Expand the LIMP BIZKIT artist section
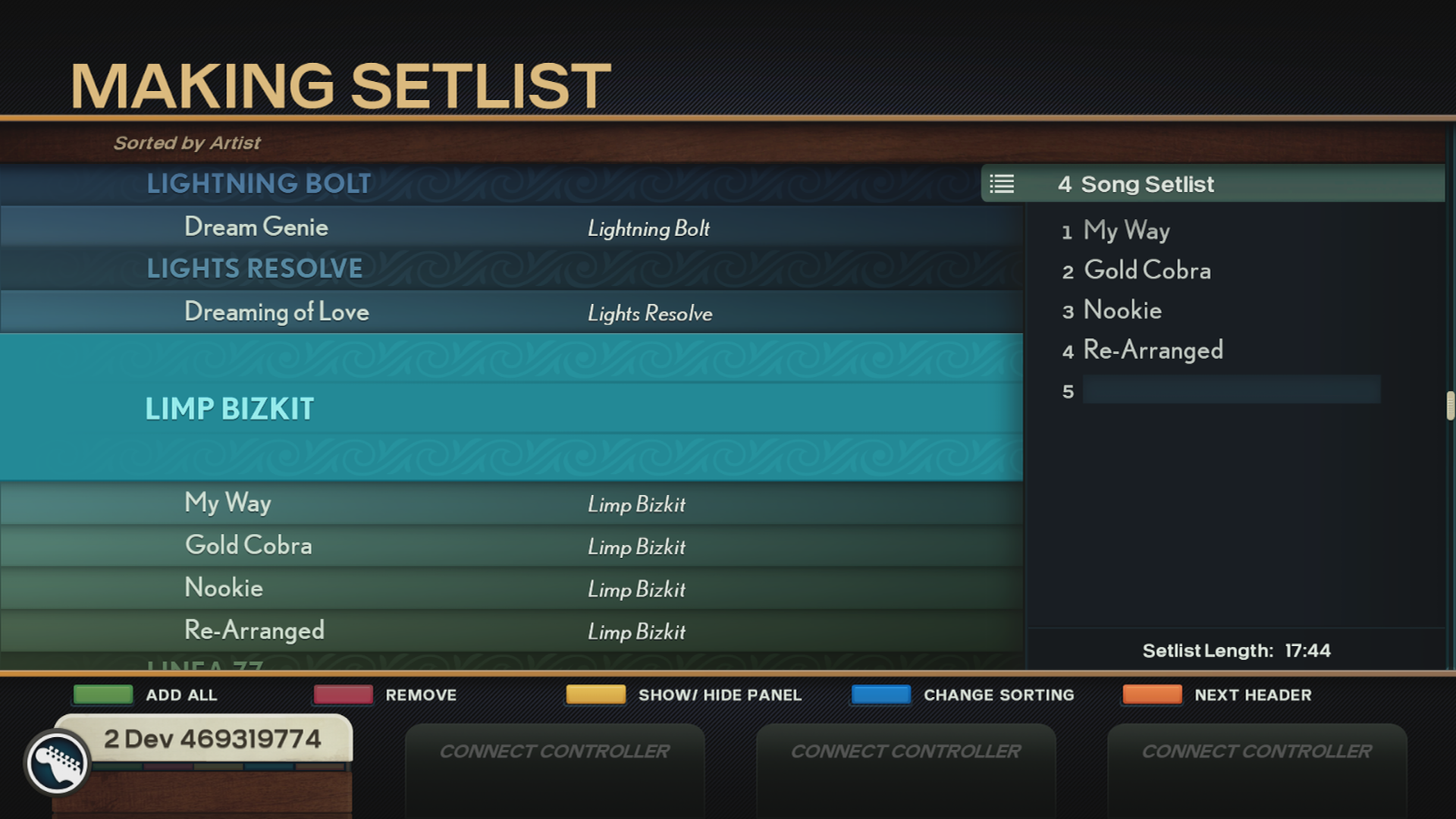 tap(230, 409)
